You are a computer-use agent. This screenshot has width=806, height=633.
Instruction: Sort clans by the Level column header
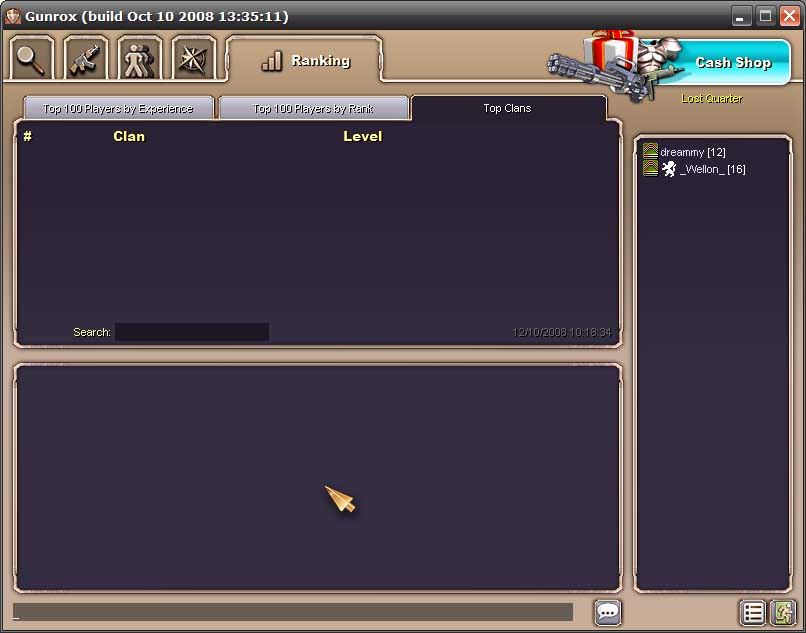tap(362, 137)
